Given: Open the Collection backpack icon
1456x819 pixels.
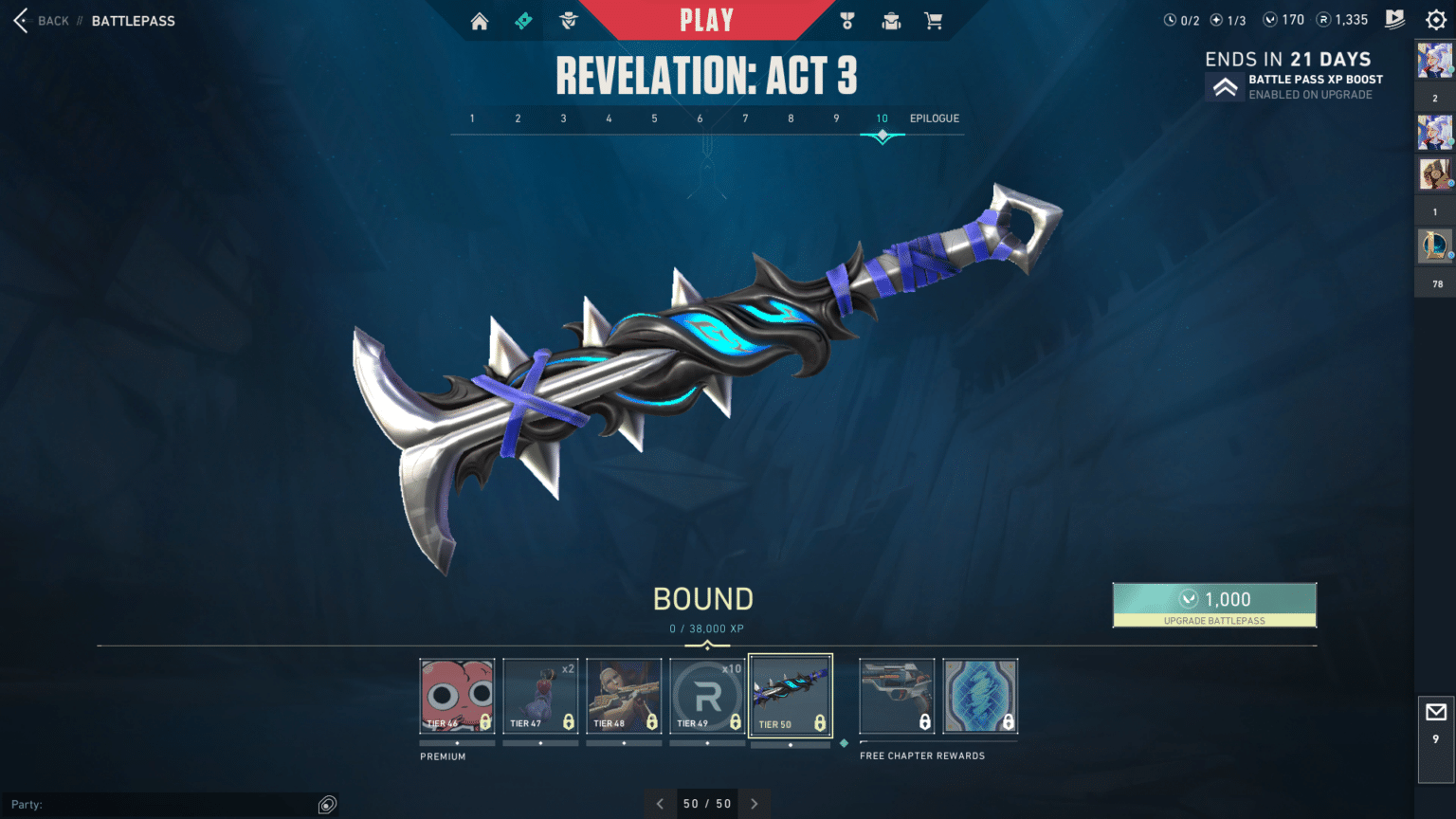Looking at the screenshot, I should 890,19.
